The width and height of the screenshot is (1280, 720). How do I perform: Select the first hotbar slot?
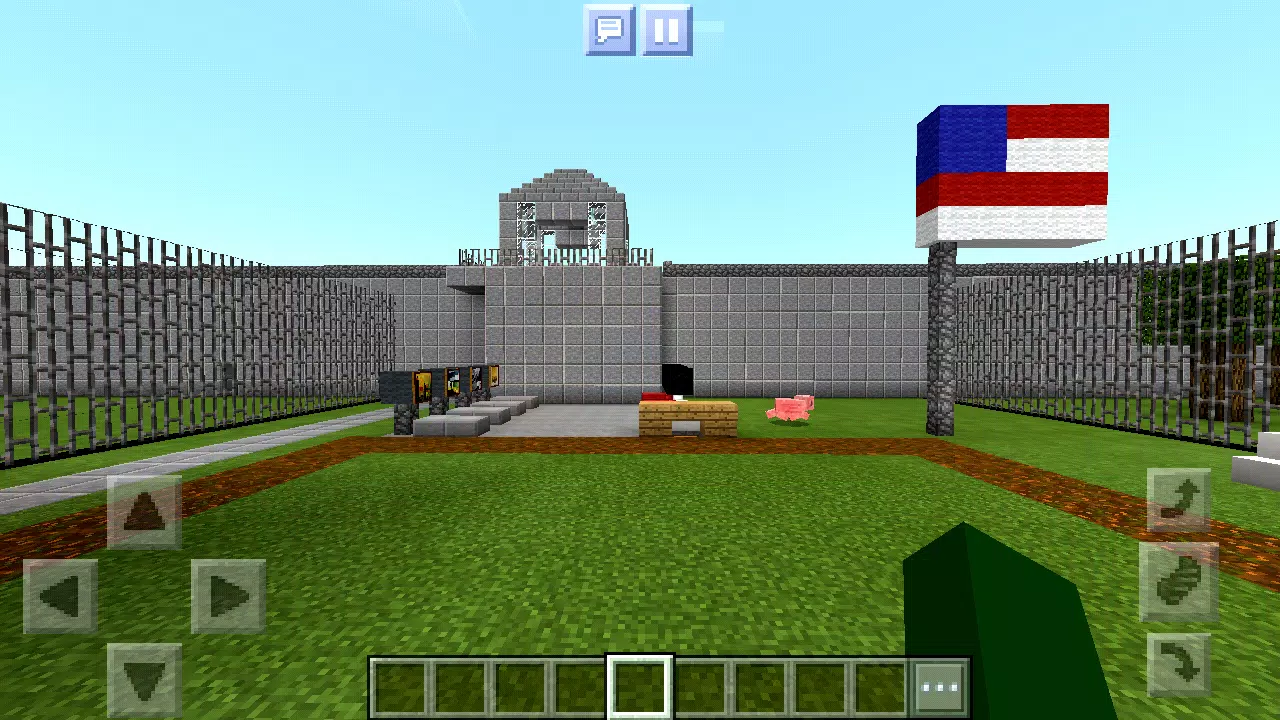400,685
